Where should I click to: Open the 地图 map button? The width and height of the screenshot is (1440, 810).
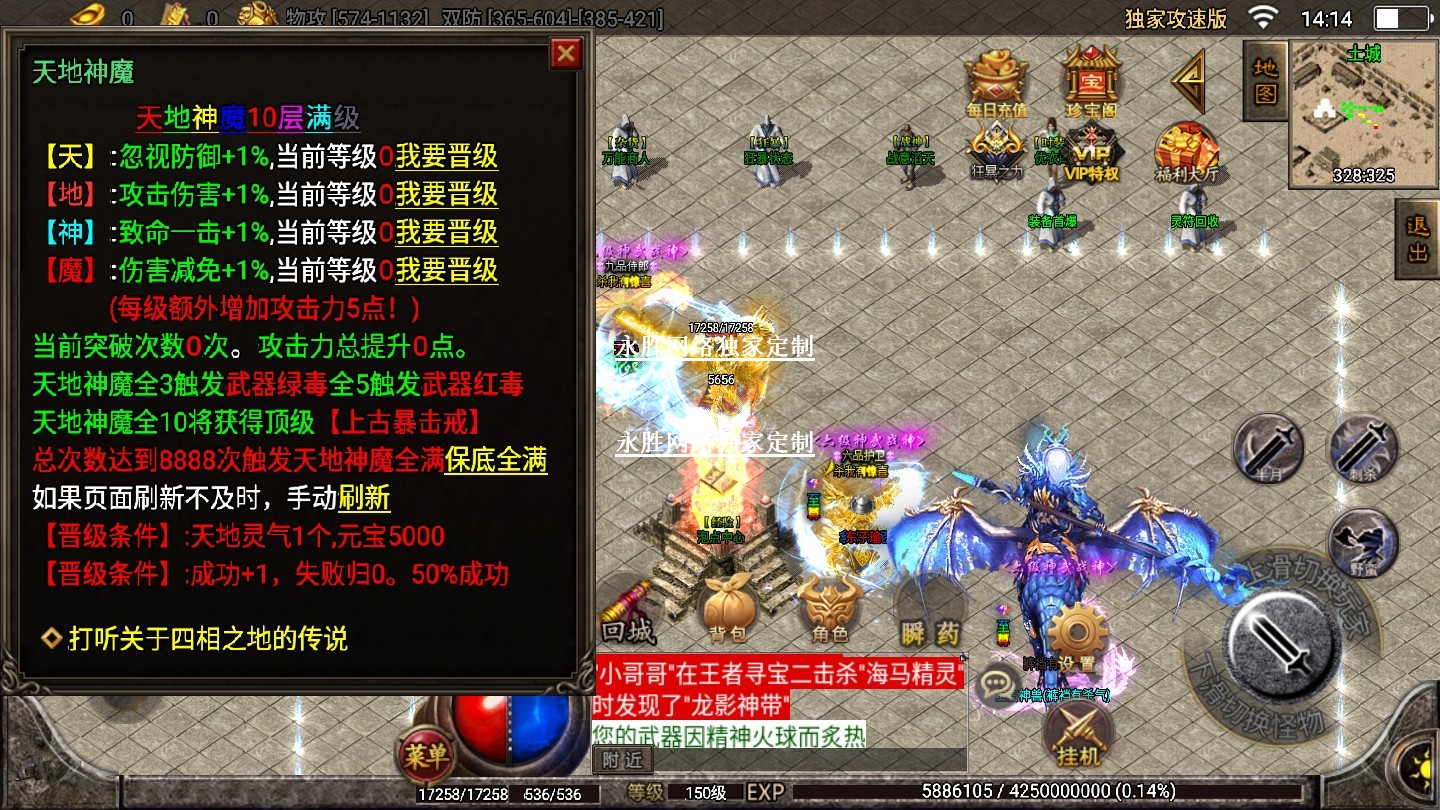point(1265,80)
